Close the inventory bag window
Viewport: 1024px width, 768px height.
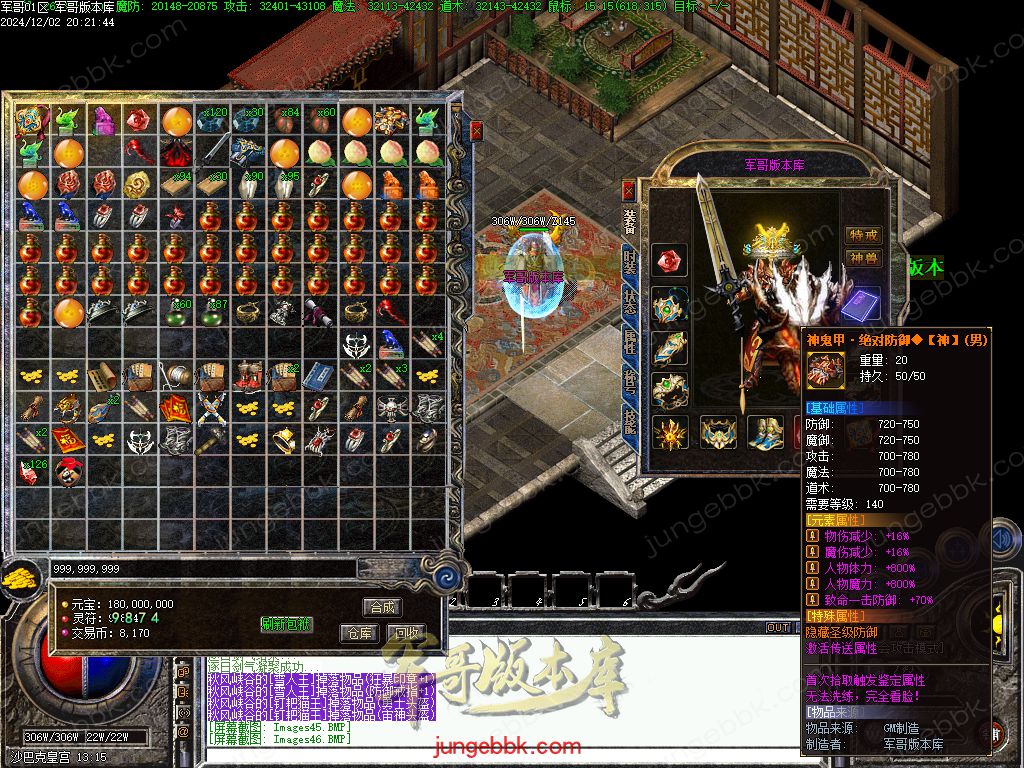pos(476,130)
